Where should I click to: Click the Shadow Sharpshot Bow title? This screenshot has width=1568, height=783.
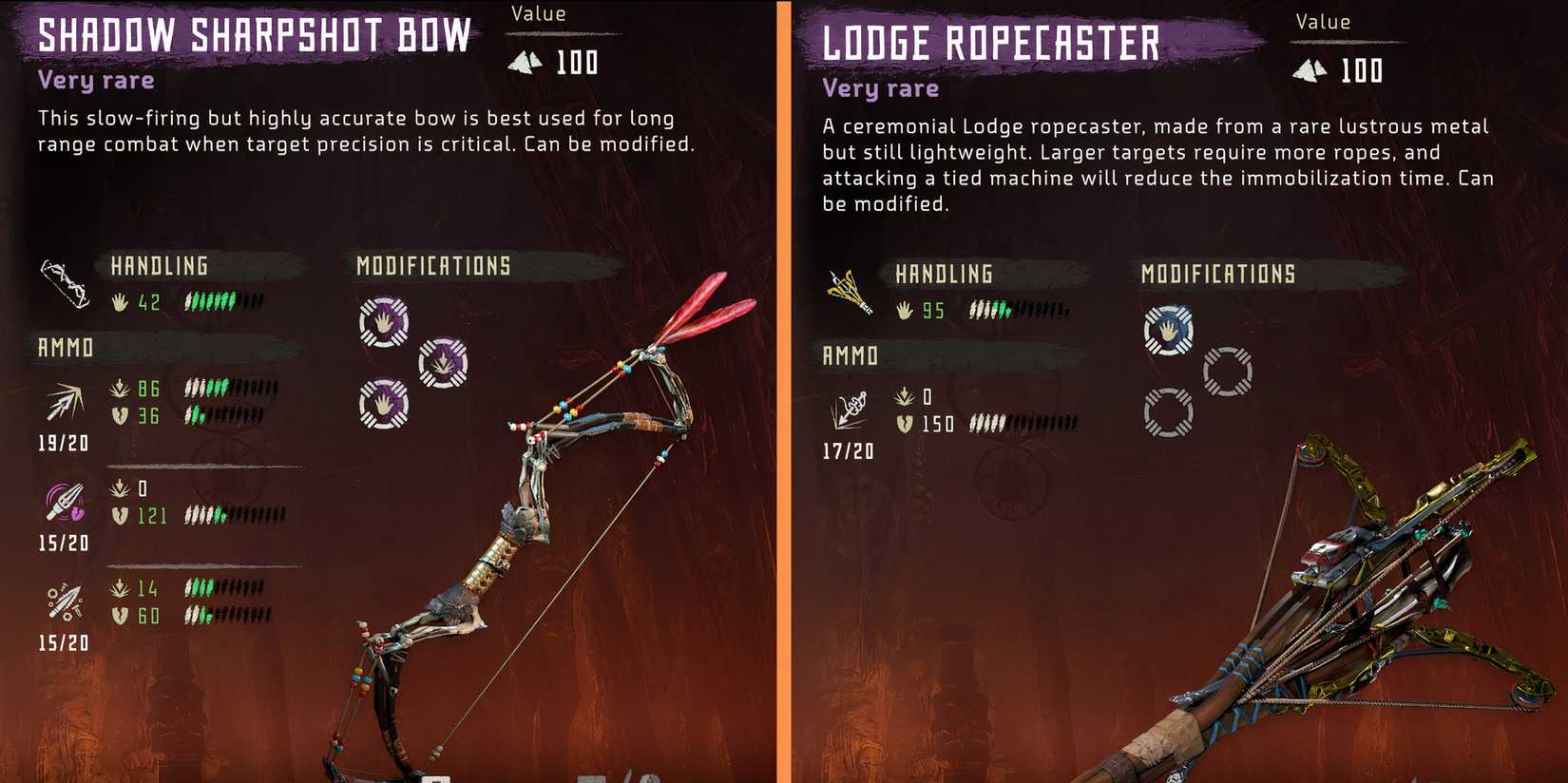click(253, 36)
